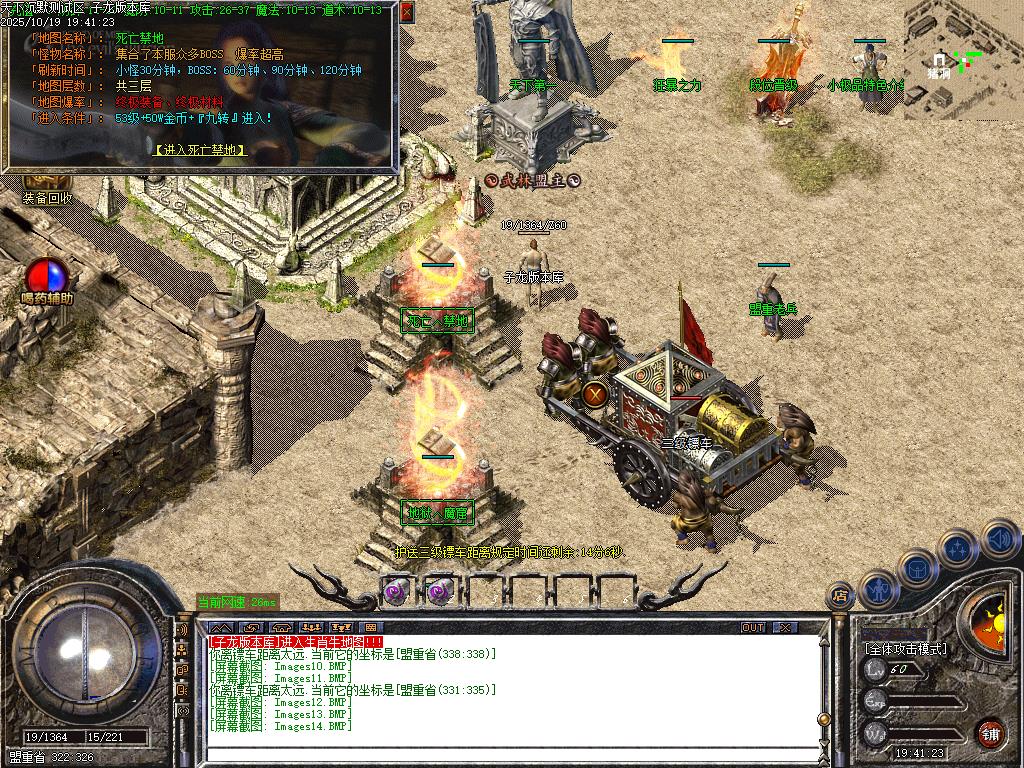Open the skills sparkle round button

tap(958, 549)
